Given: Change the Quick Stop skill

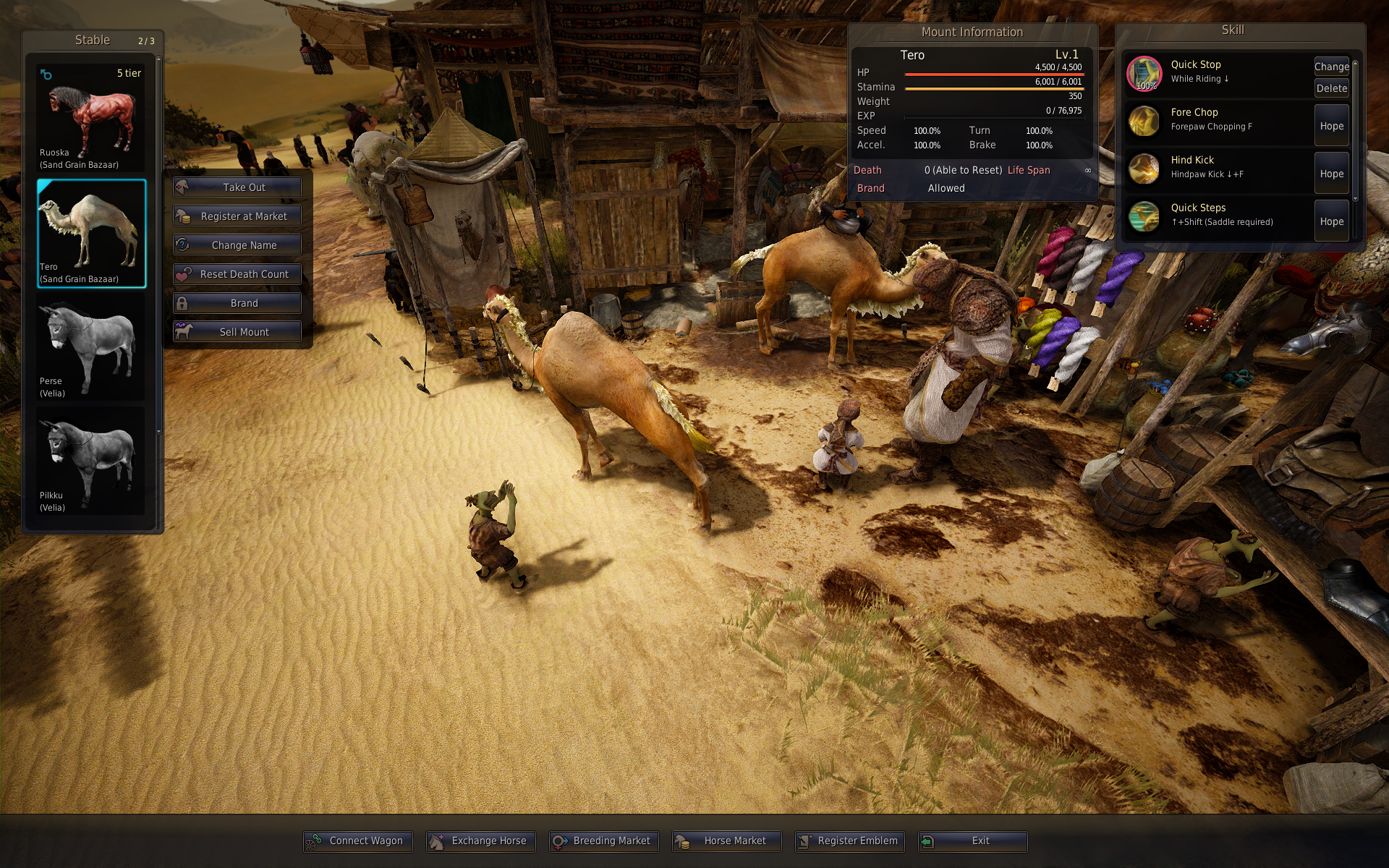Looking at the screenshot, I should 1331,67.
